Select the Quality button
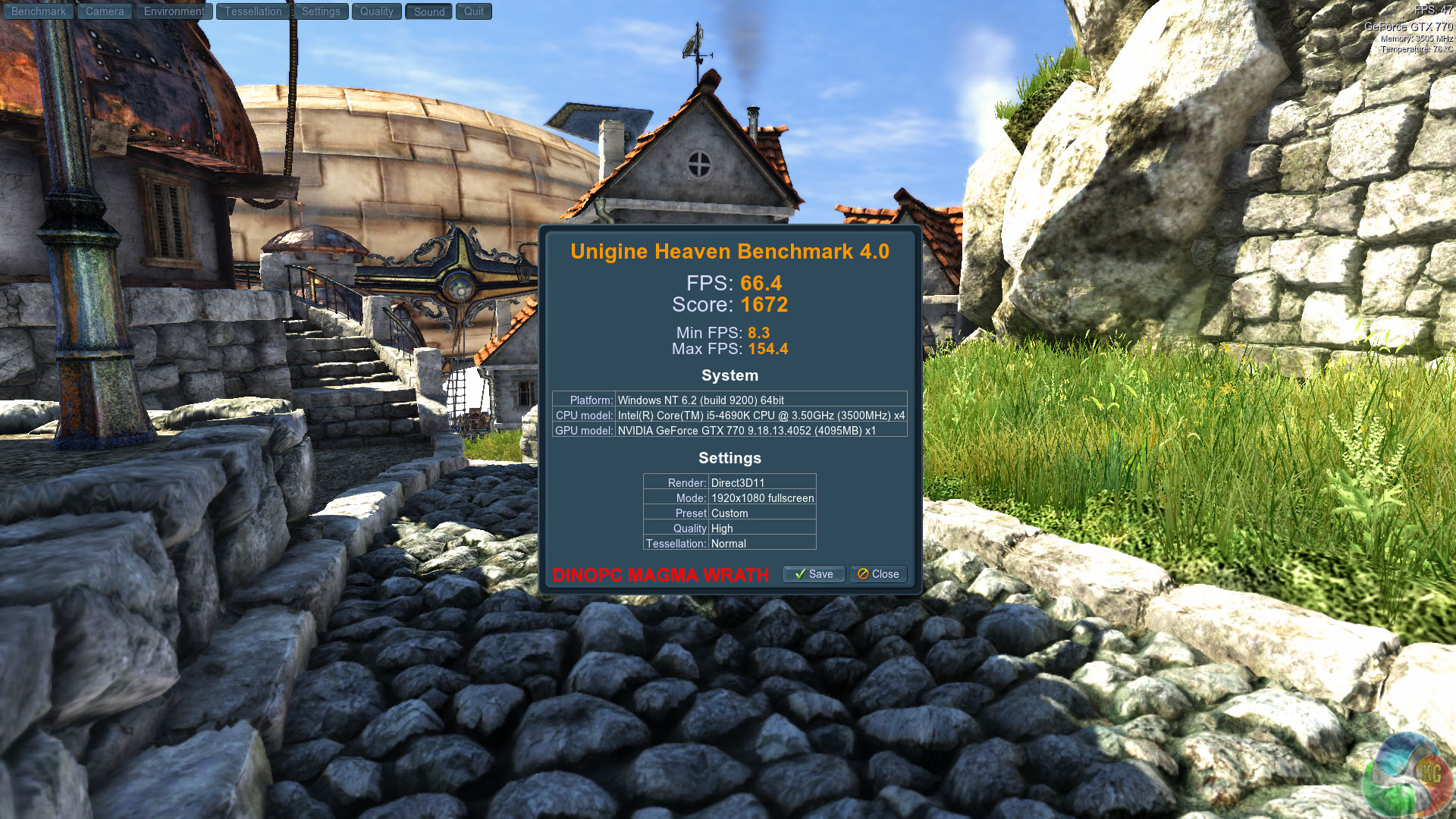The width and height of the screenshot is (1456, 819). [376, 11]
